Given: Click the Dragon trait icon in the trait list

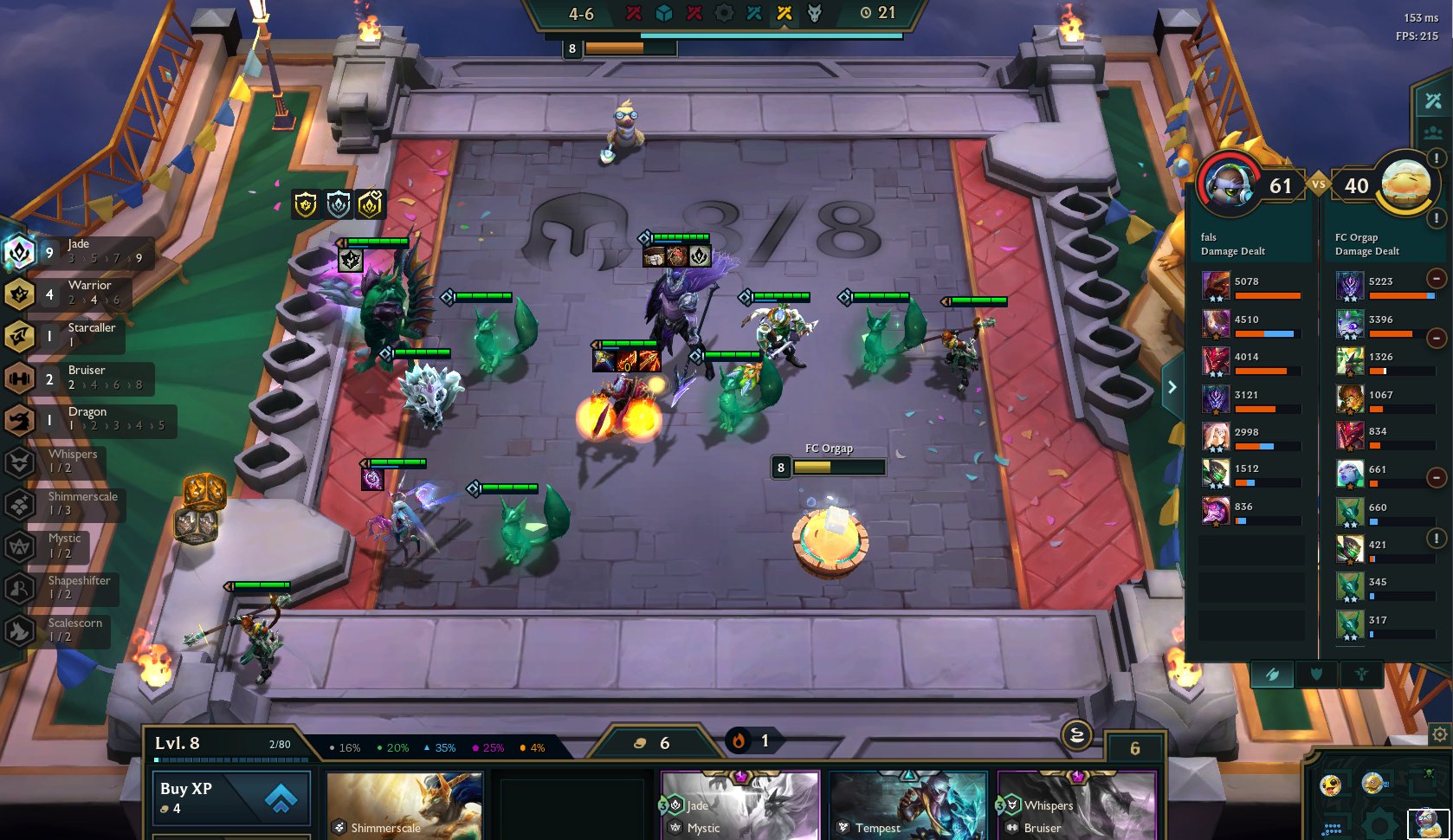Looking at the screenshot, I should 20,421.
